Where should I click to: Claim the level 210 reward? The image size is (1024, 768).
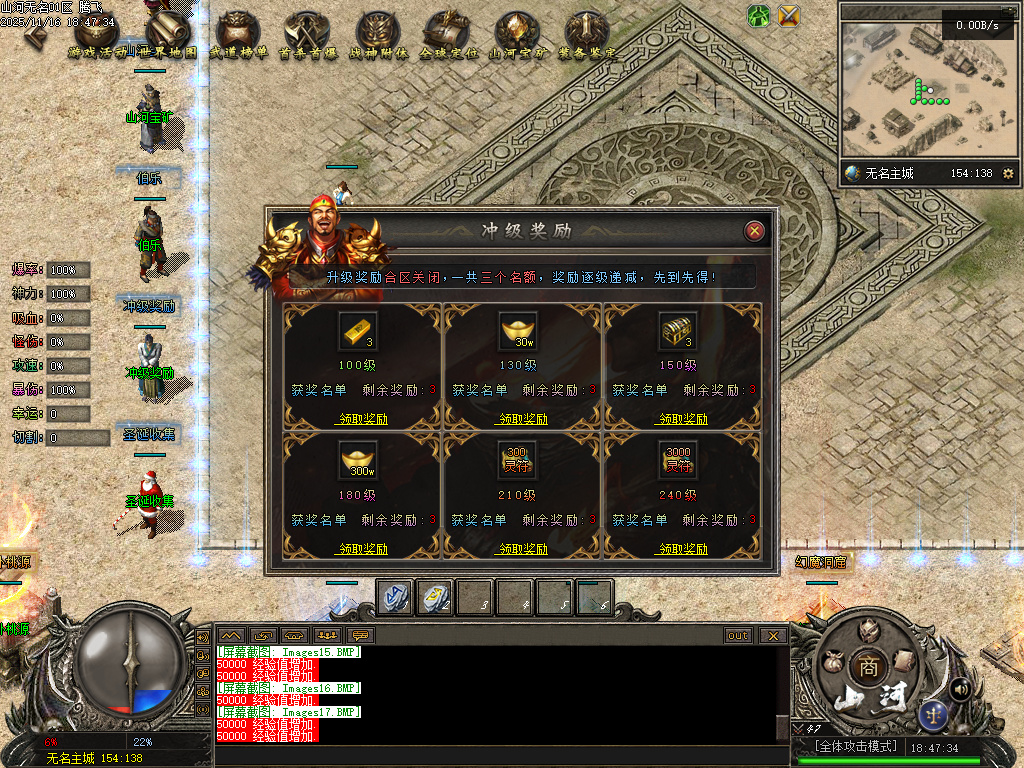coord(522,549)
